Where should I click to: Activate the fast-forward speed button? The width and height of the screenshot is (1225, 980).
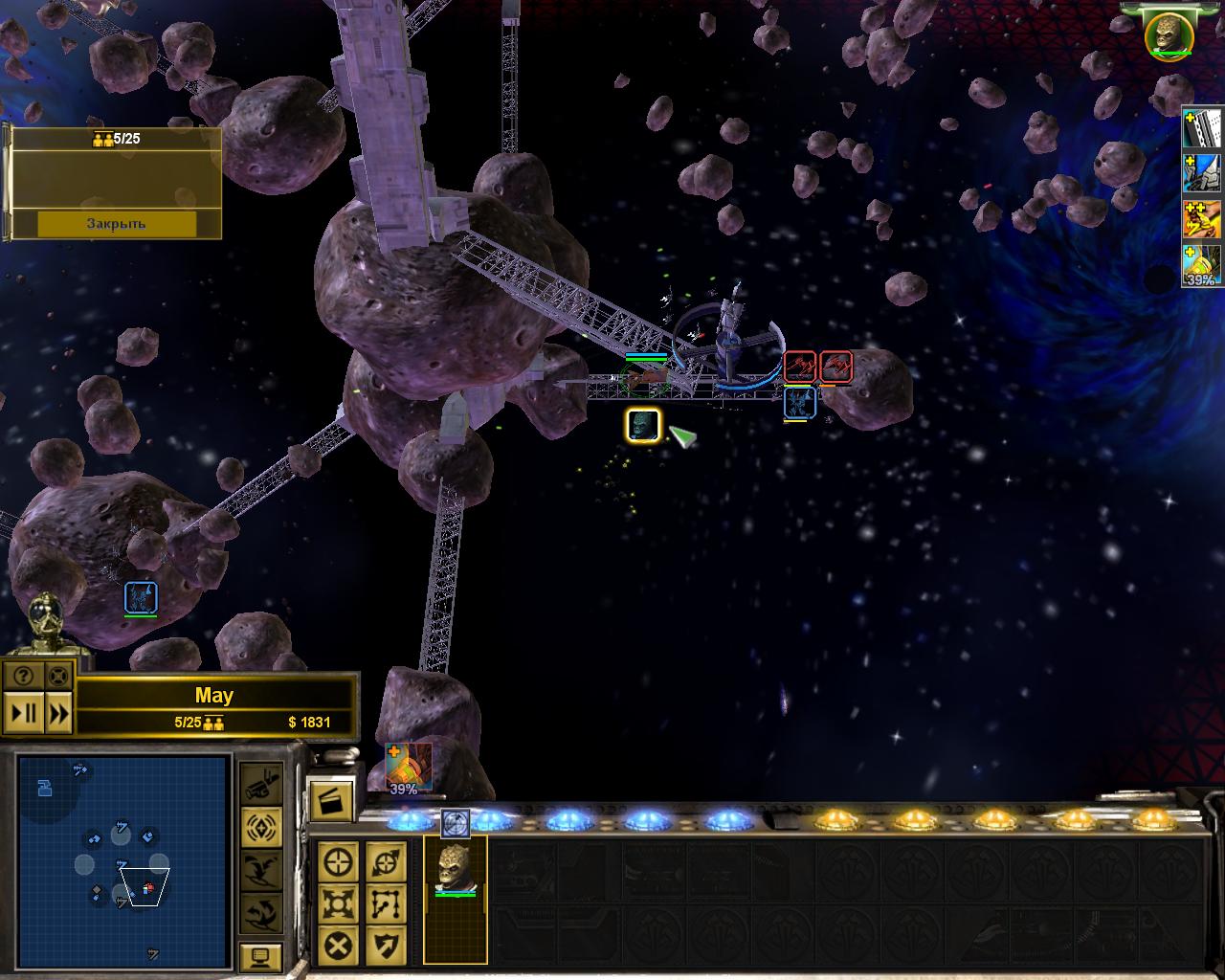pyautogui.click(x=58, y=713)
